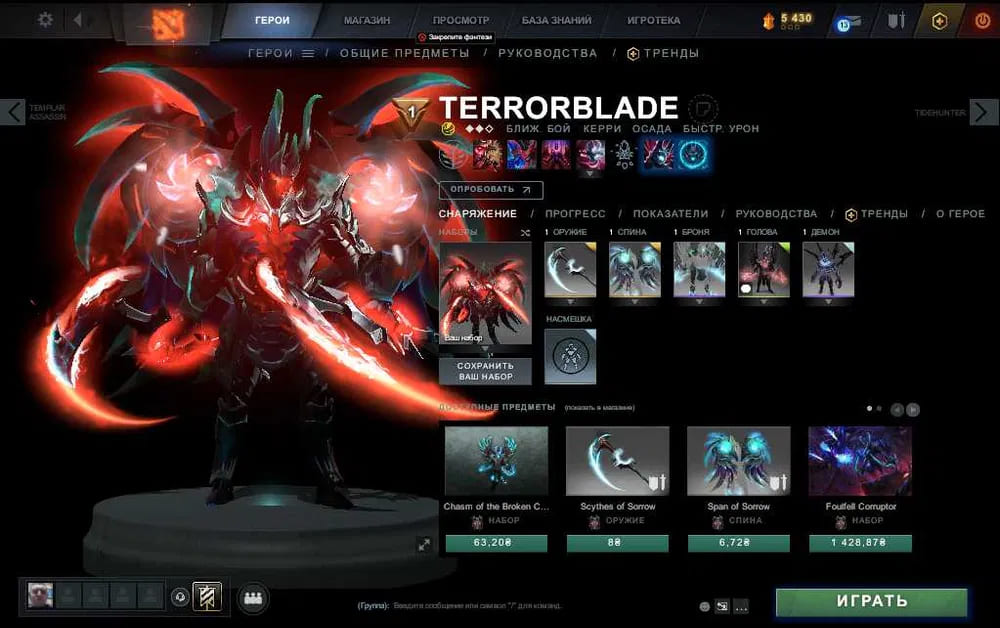Open the ПРОСМОТР tab
Image resolution: width=1000 pixels, height=628 pixels.
click(461, 20)
